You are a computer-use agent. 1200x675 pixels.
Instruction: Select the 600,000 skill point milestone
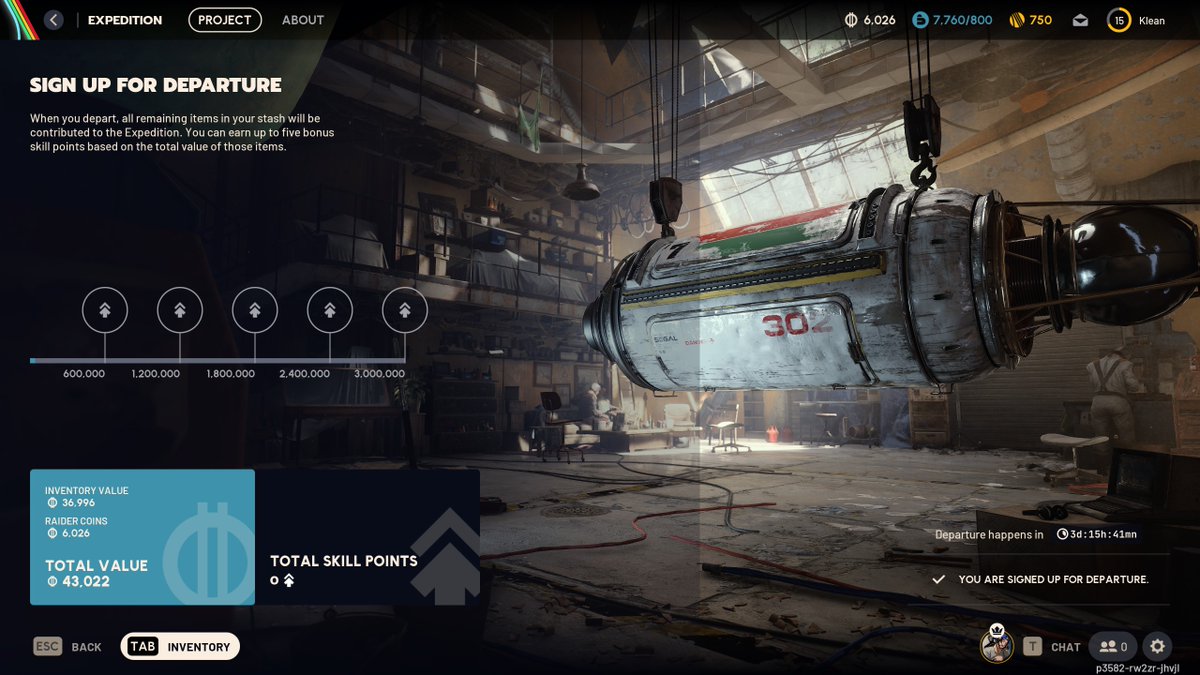click(x=105, y=310)
